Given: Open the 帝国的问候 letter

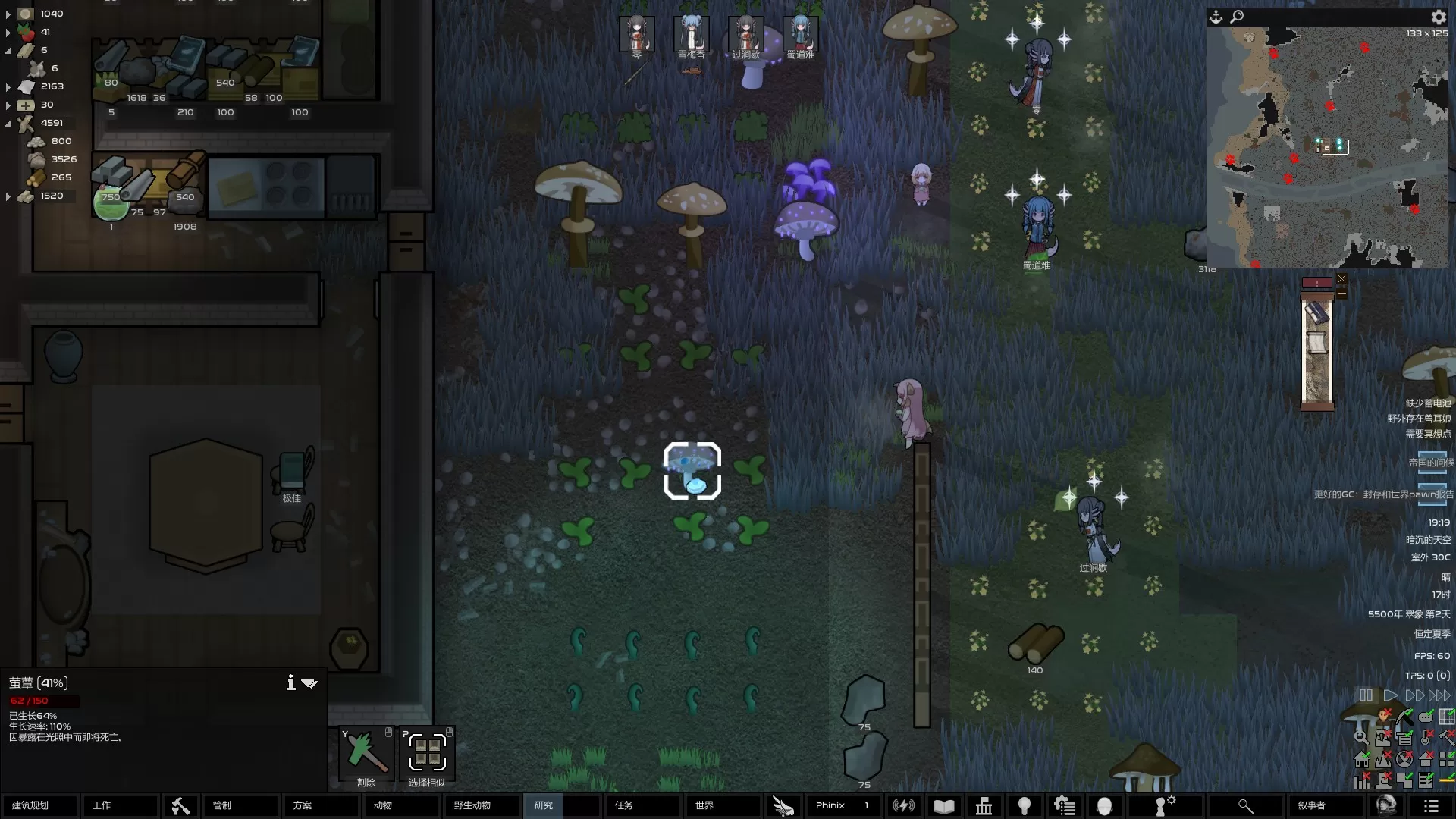Looking at the screenshot, I should [1432, 463].
